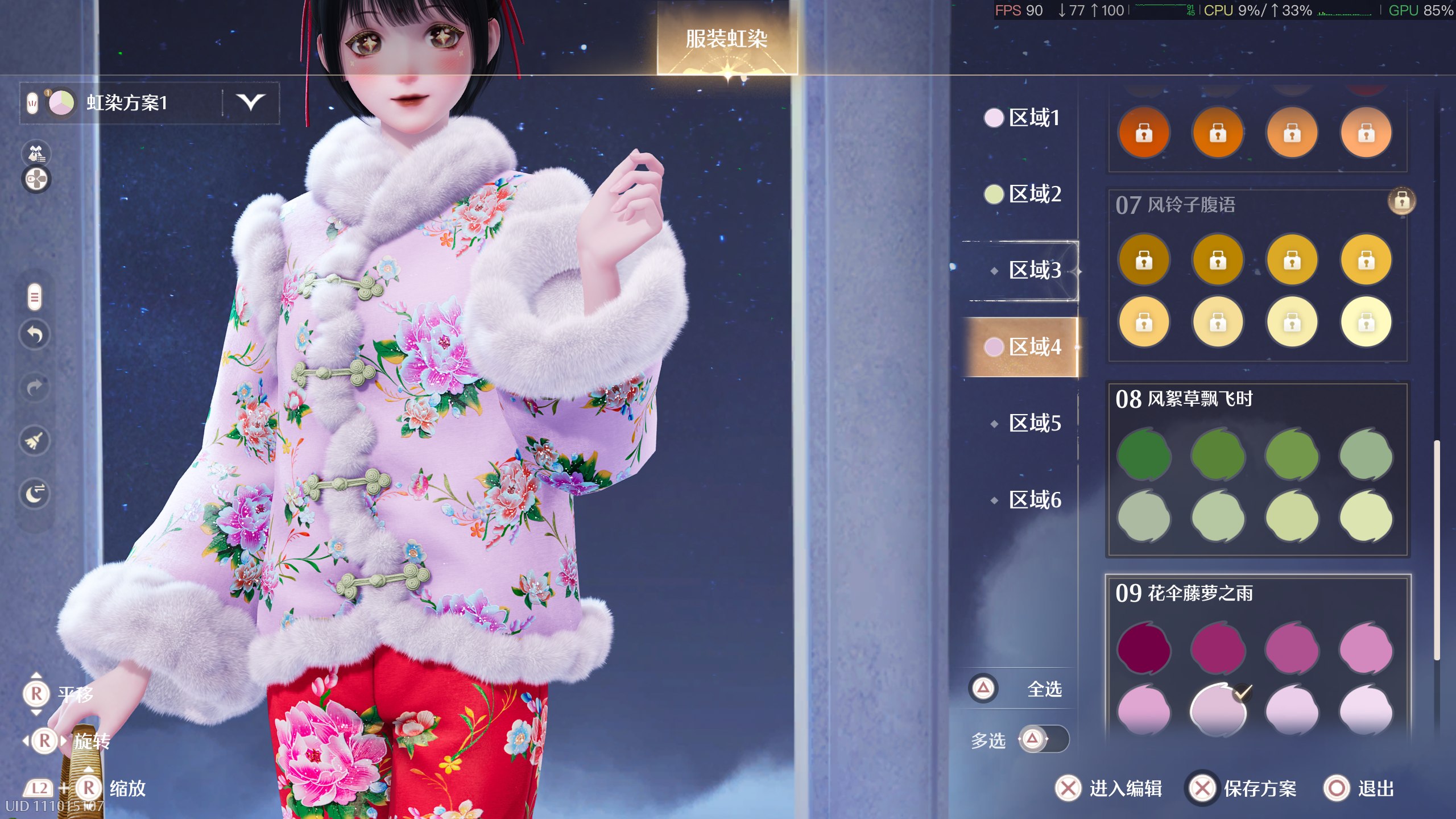
Task: Pick the dark magenta swatch in 09 花伞藤萝之雨
Action: click(x=1144, y=648)
